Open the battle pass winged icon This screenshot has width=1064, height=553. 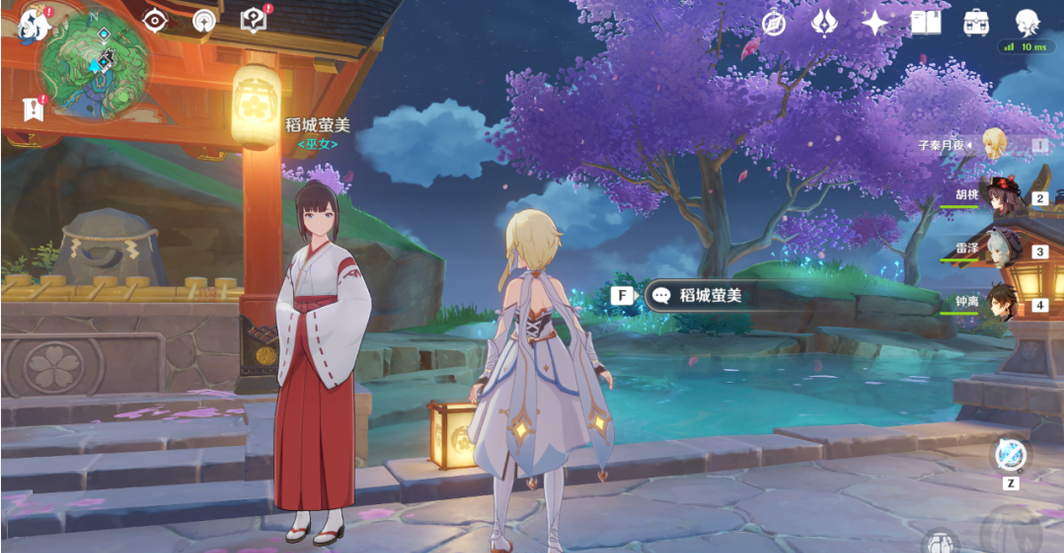click(824, 22)
